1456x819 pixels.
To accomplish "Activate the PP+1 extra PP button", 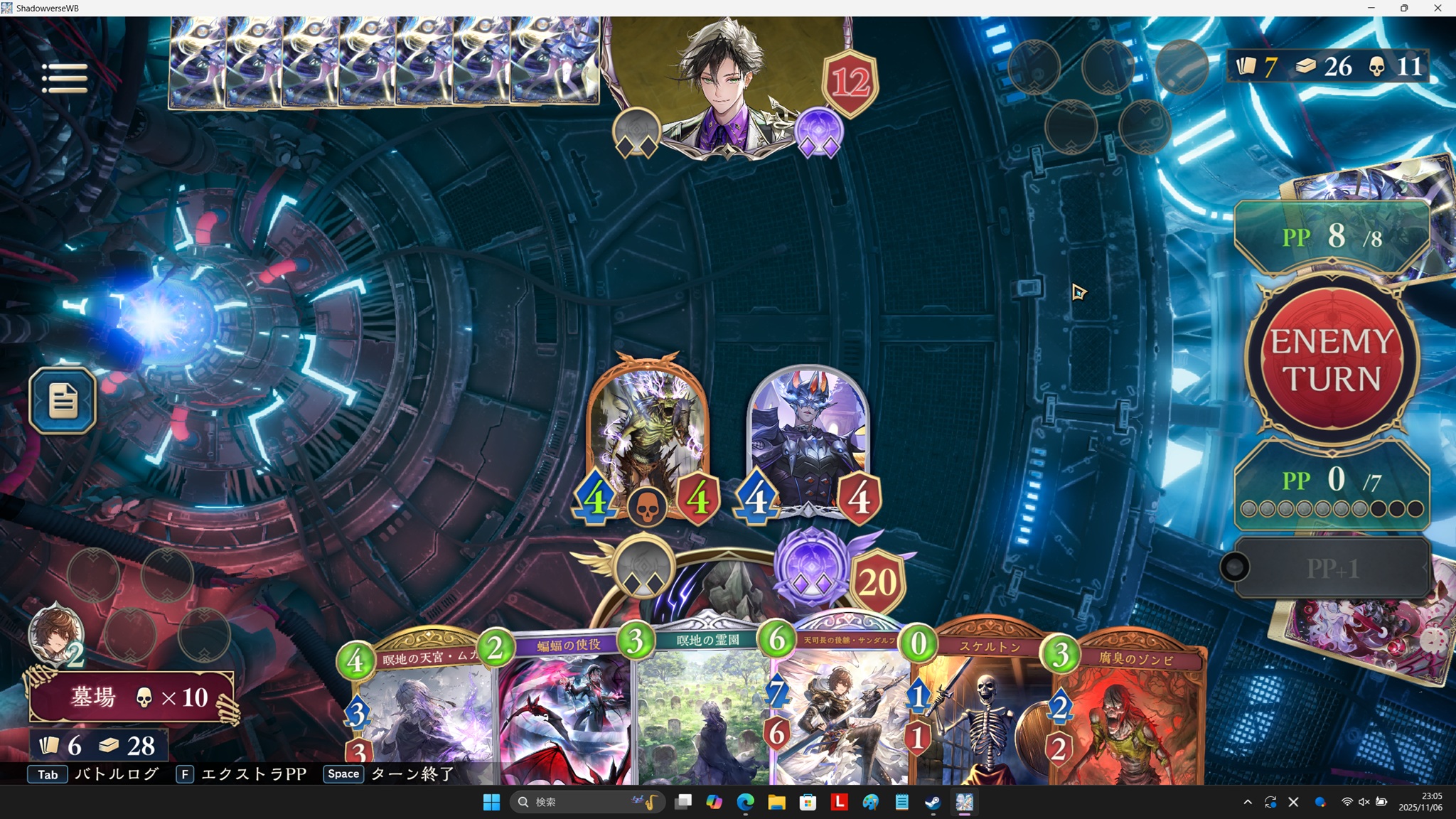I will 1331,568.
